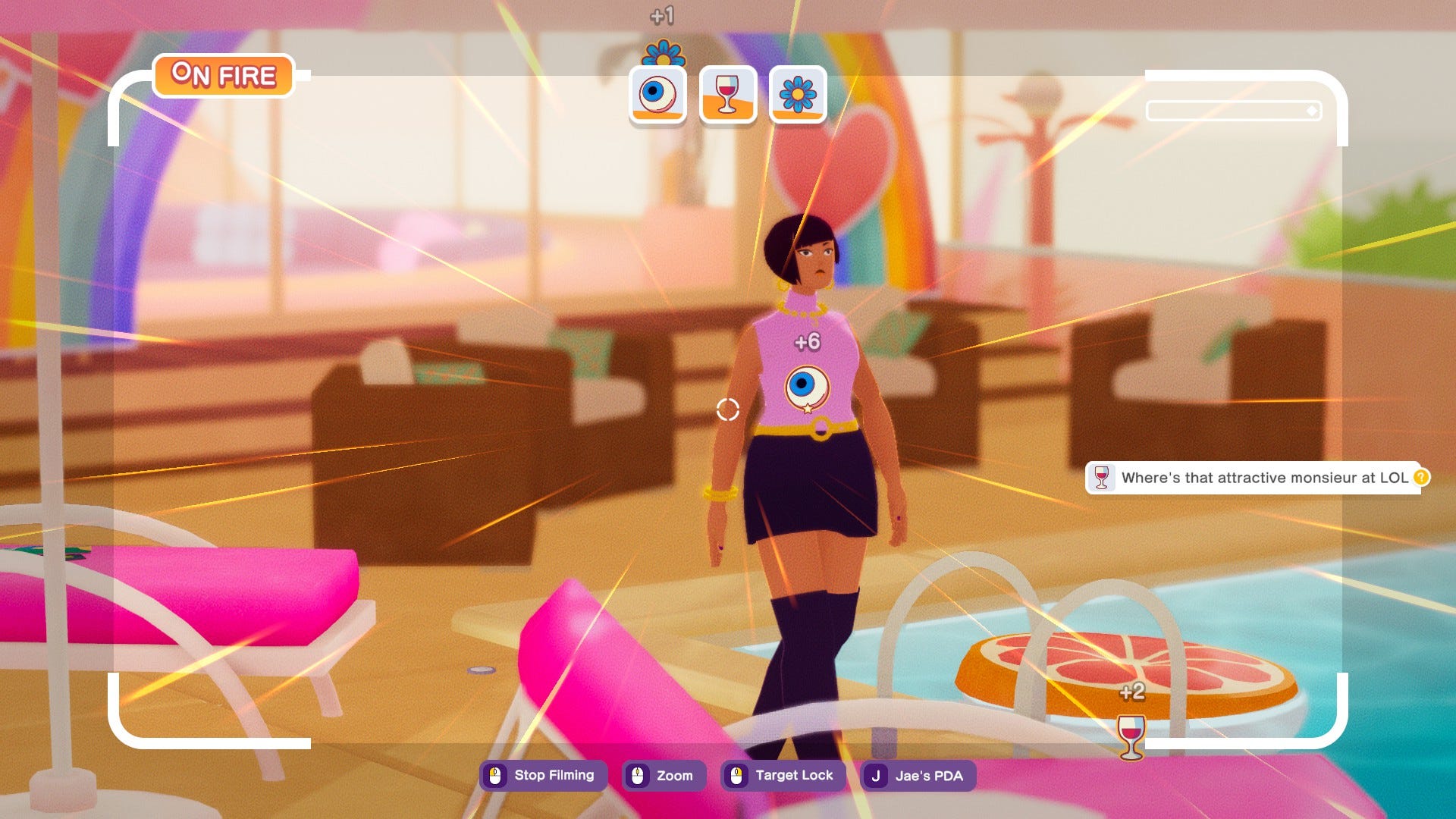
Task: Click the Stop Filming button
Action: (543, 775)
